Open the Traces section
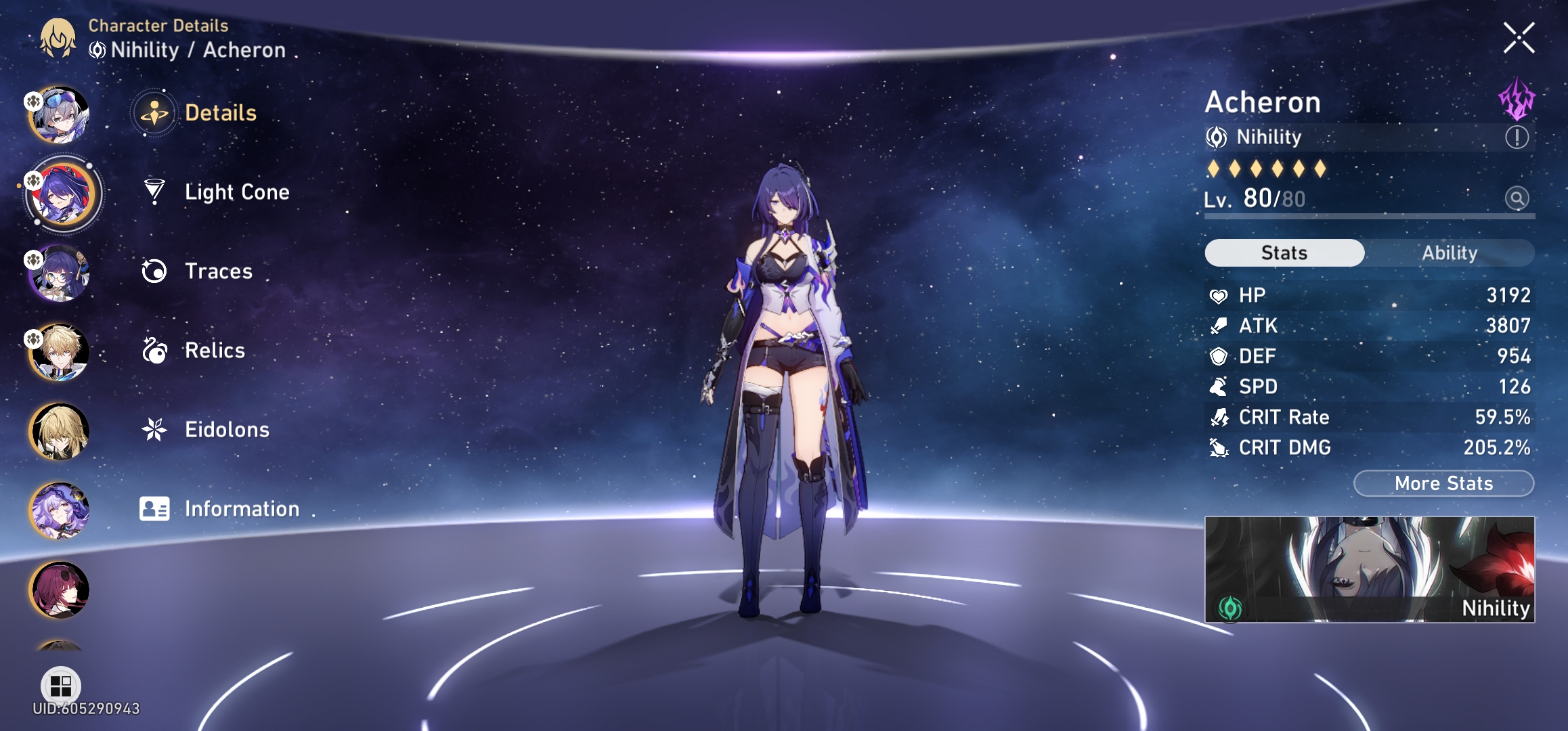1568x731 pixels. (x=217, y=271)
